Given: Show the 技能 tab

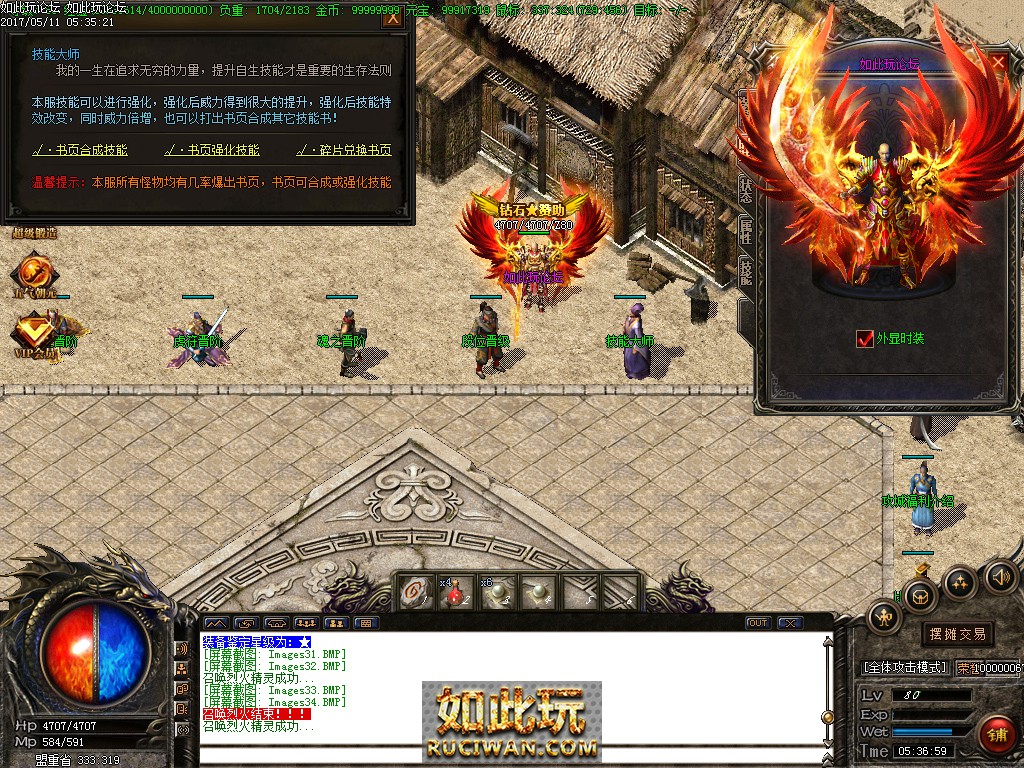Looking at the screenshot, I should click(746, 271).
